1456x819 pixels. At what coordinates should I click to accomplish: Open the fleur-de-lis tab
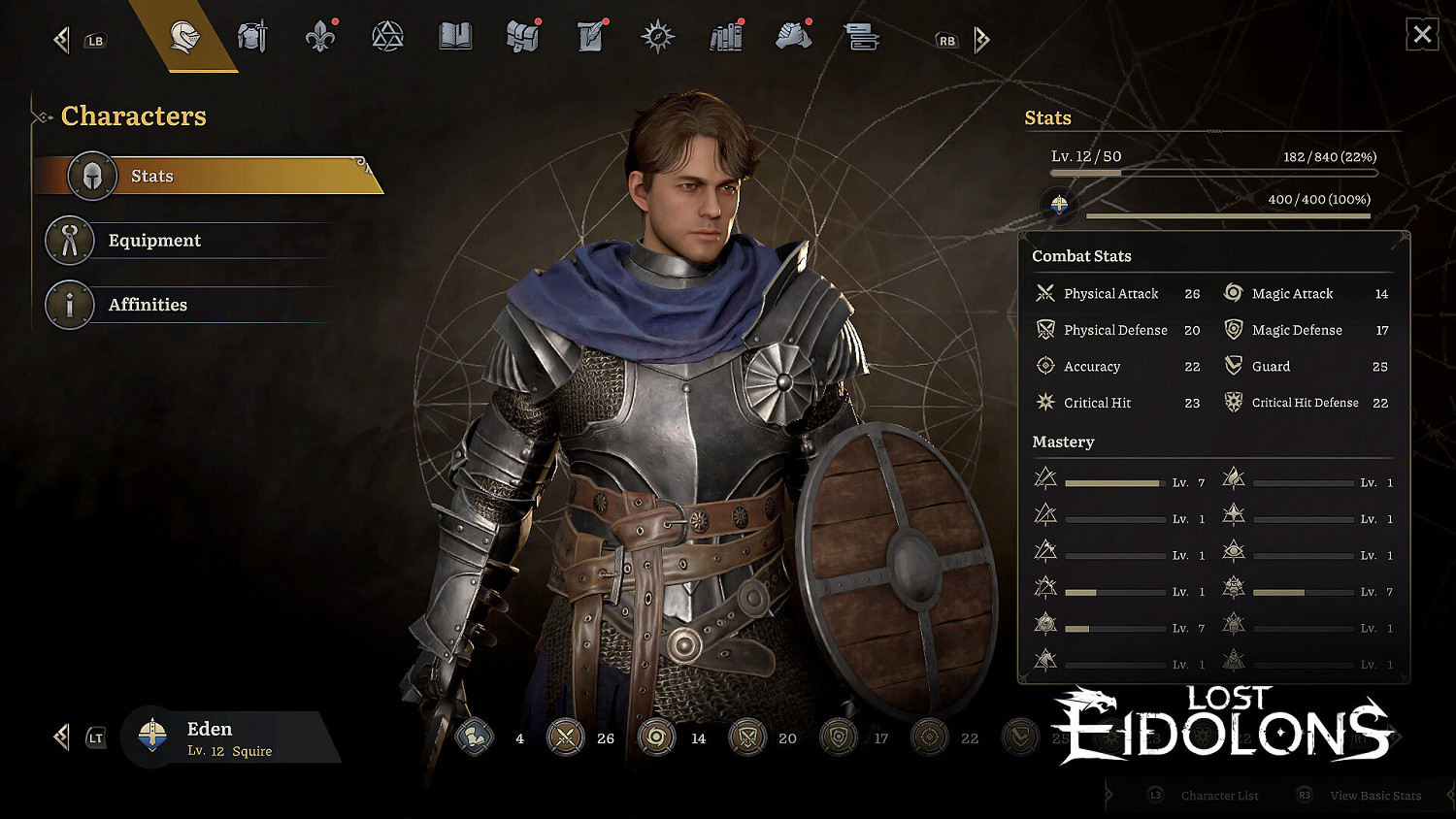point(319,38)
